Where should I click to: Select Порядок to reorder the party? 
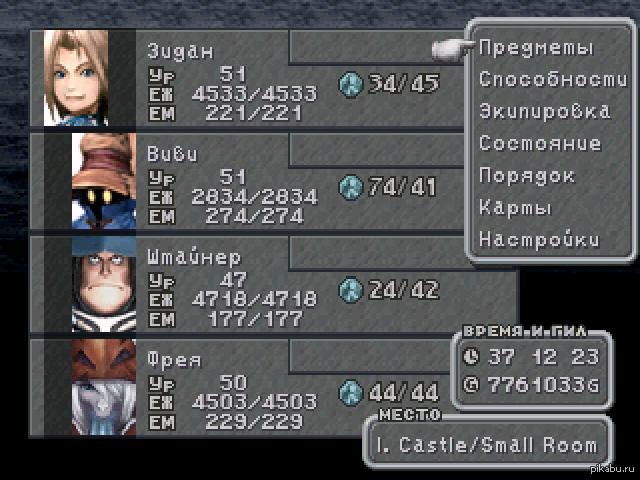point(526,175)
